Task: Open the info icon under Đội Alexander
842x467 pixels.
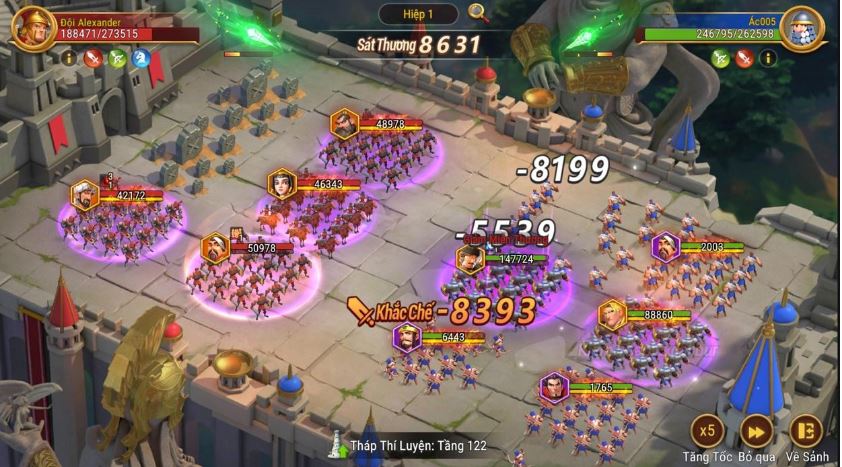Action: coord(70,58)
